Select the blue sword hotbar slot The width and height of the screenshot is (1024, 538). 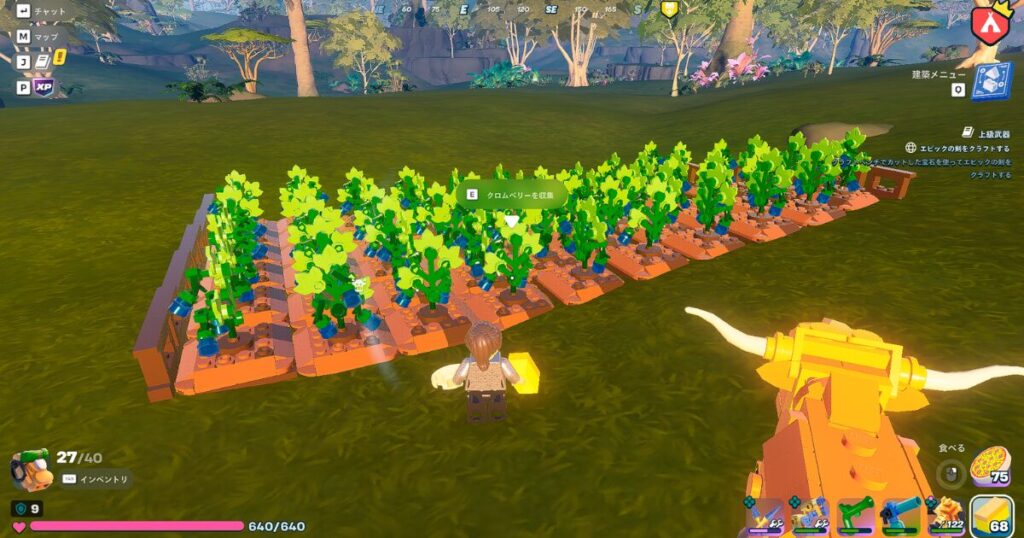coord(767,516)
